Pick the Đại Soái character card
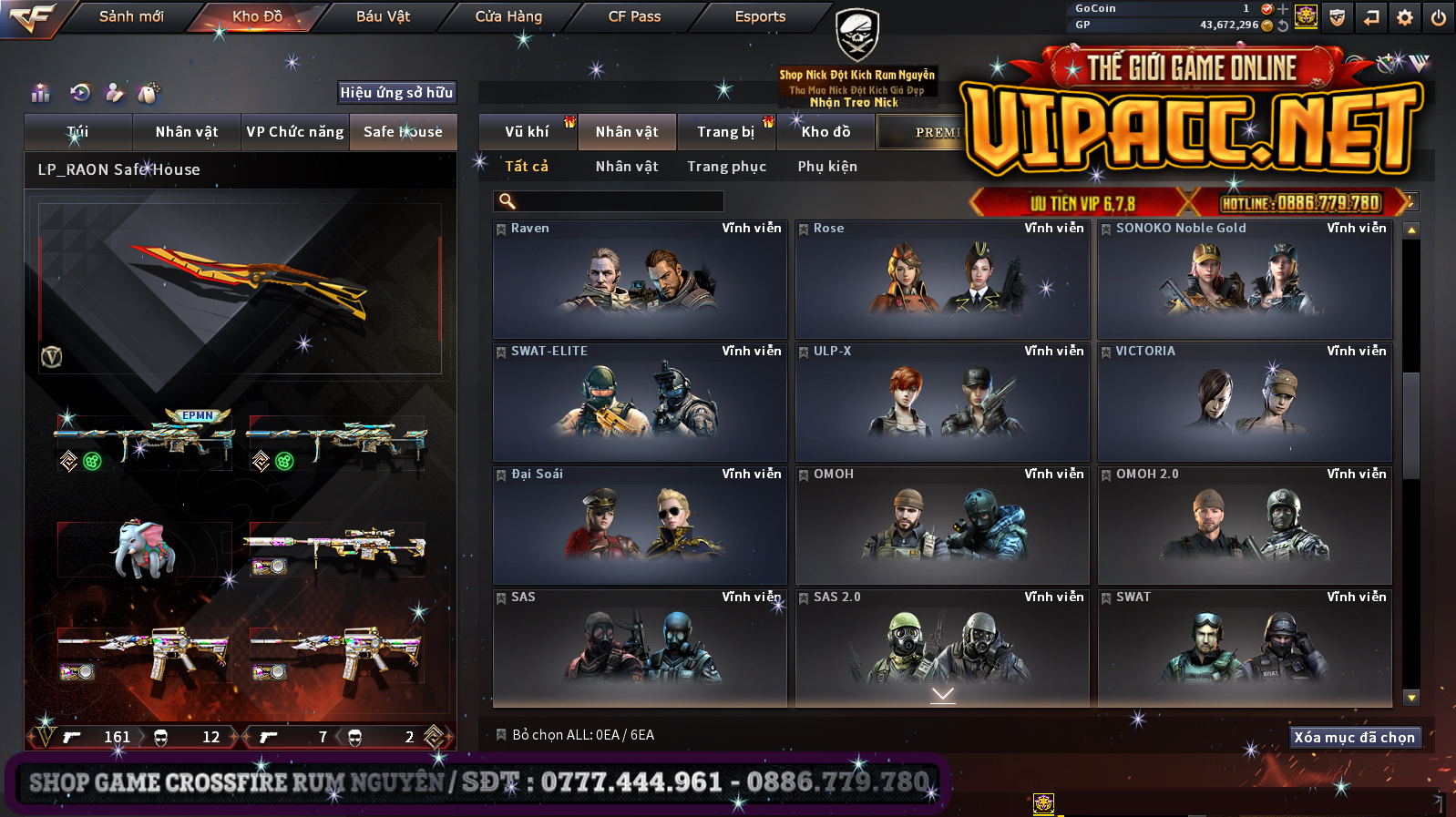The image size is (1456, 817). point(640,526)
